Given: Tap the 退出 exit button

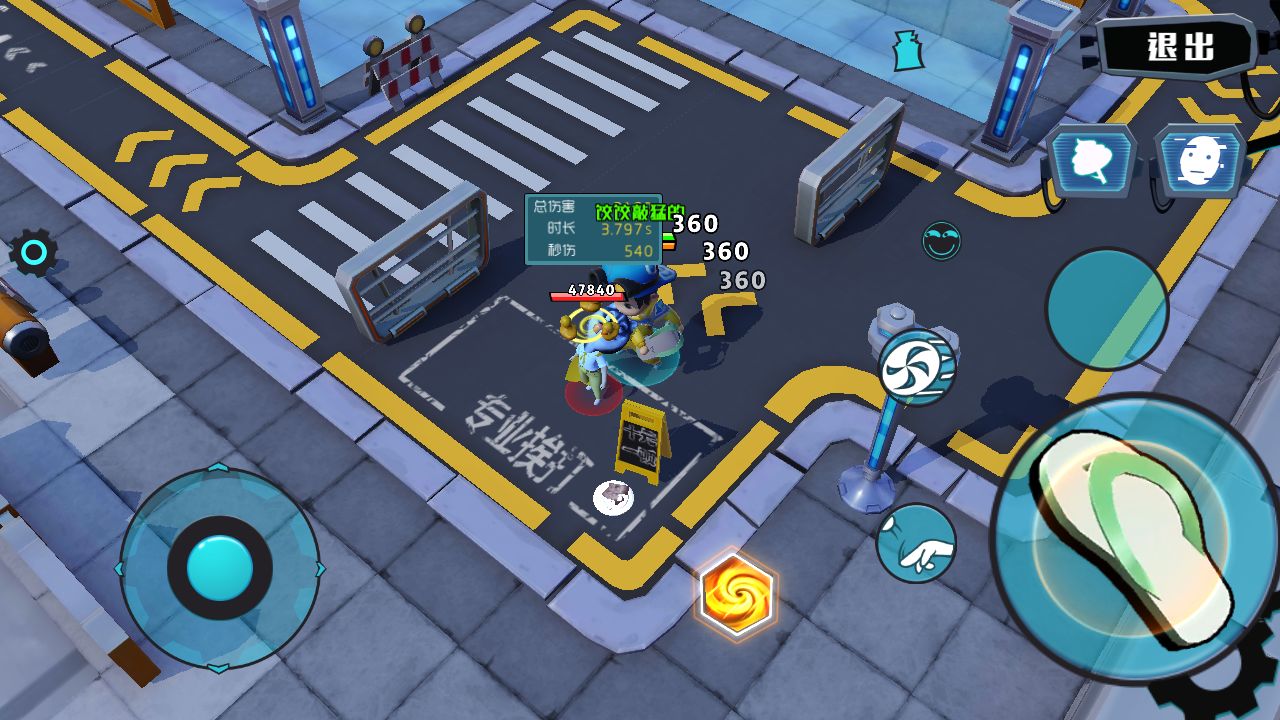Looking at the screenshot, I should pos(1178,47).
